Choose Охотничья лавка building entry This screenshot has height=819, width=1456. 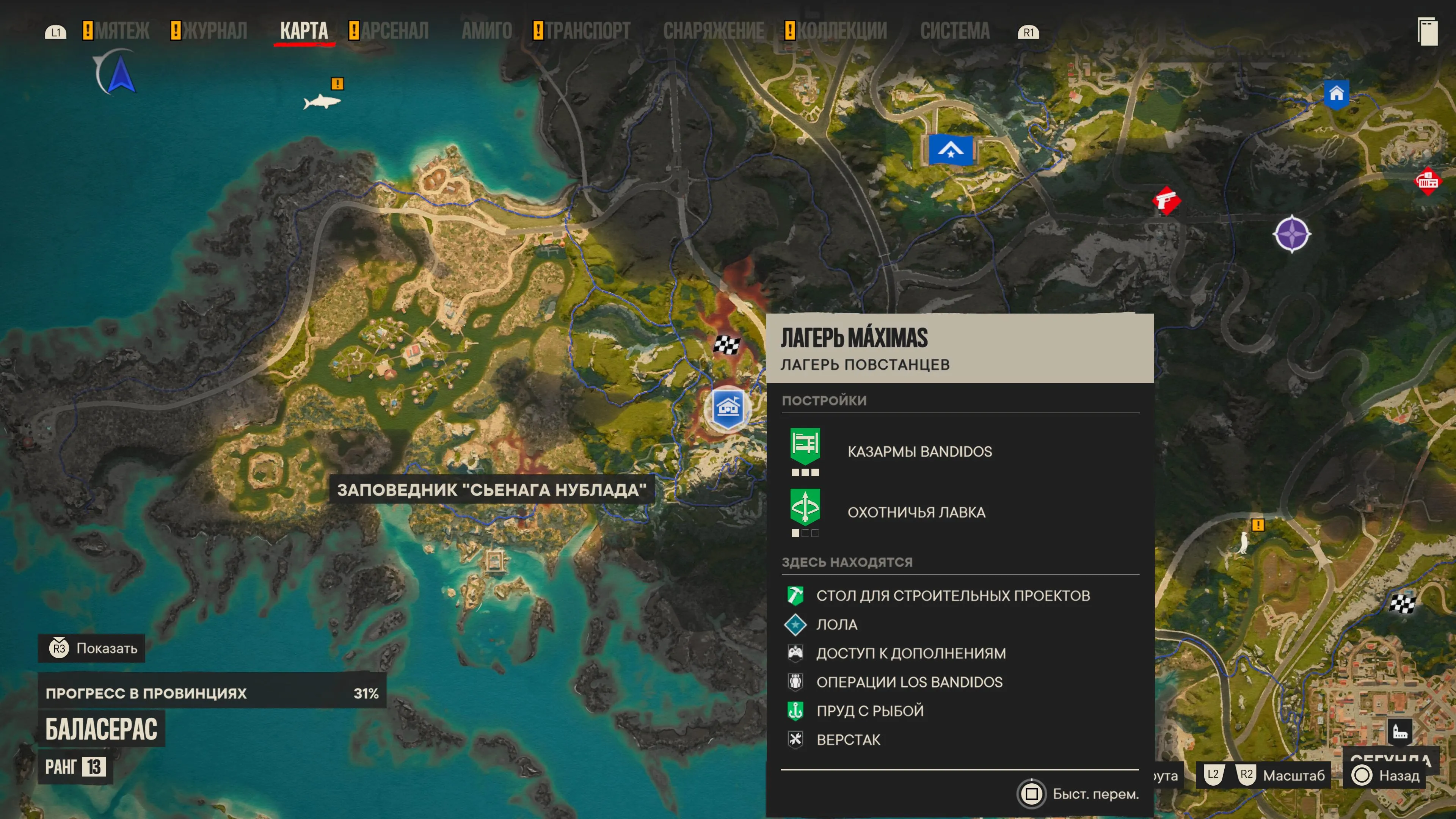tap(916, 512)
